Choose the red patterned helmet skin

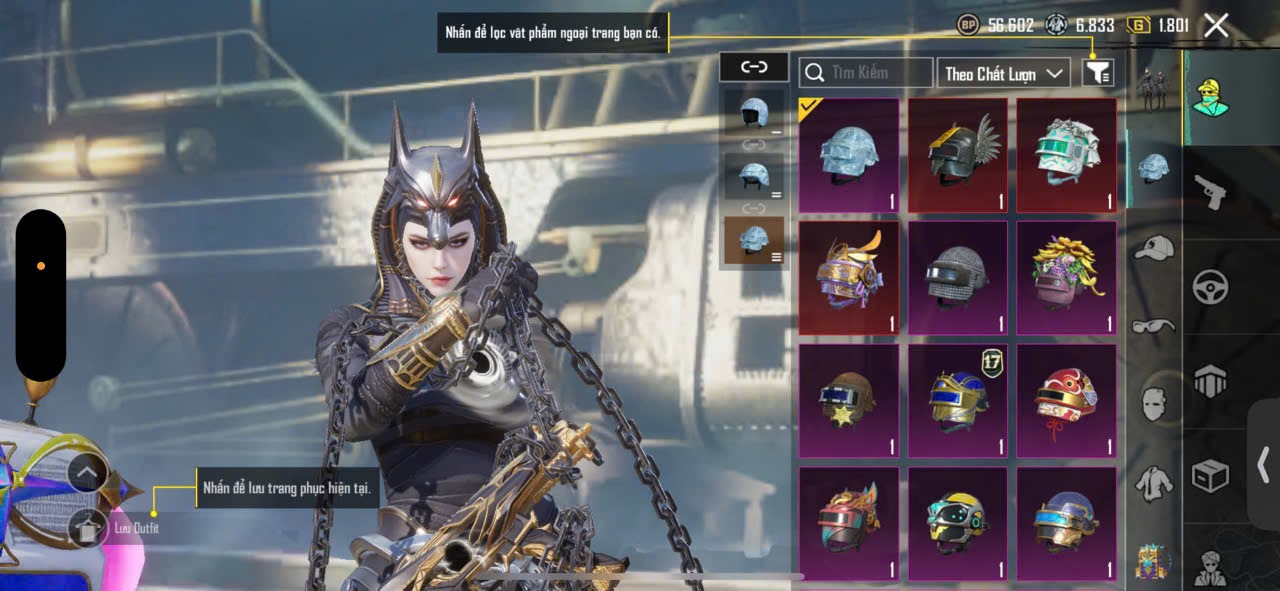tap(1066, 400)
